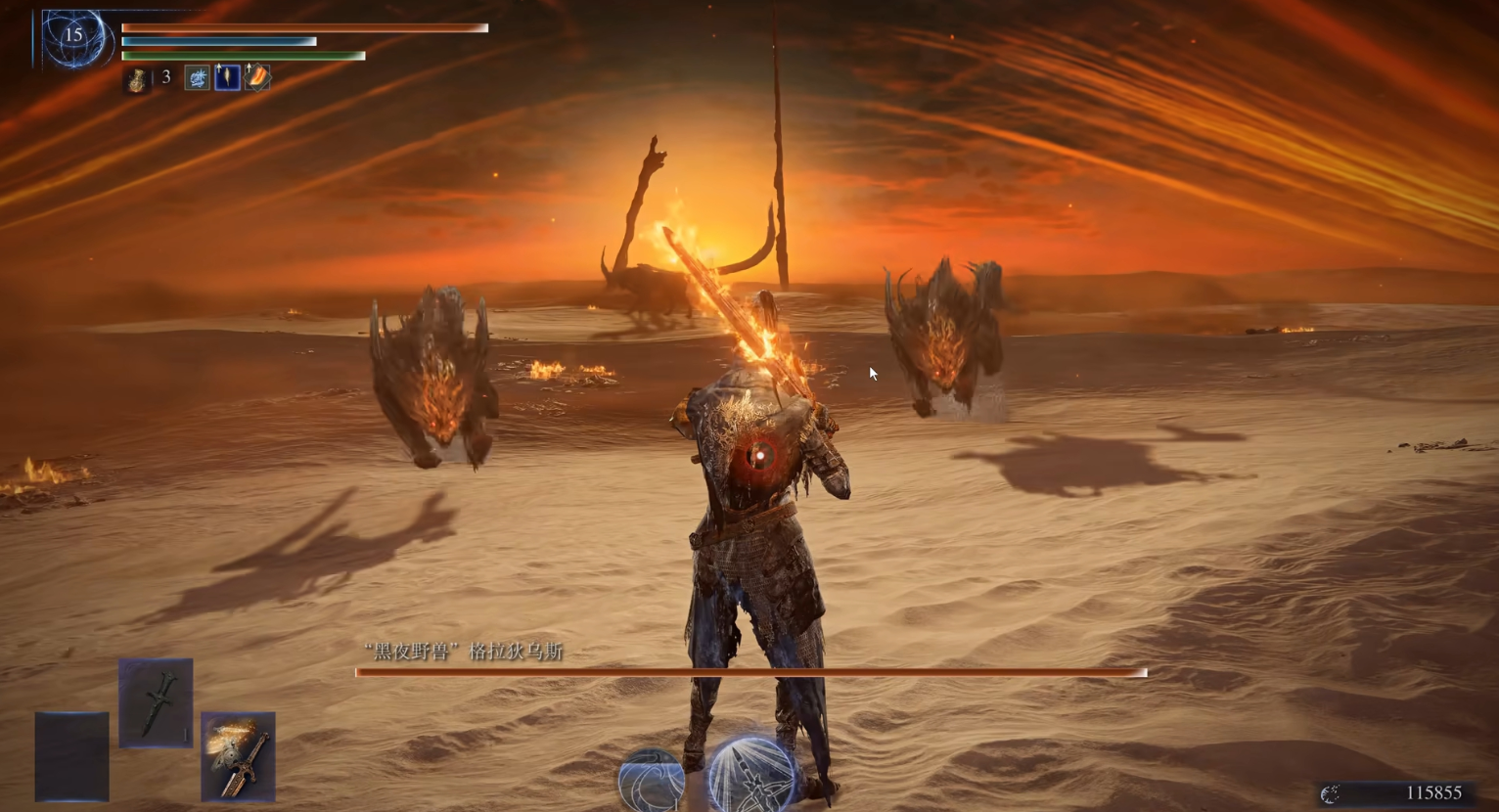
Task: Click the rune counter icon
Action: pyautogui.click(x=1331, y=793)
